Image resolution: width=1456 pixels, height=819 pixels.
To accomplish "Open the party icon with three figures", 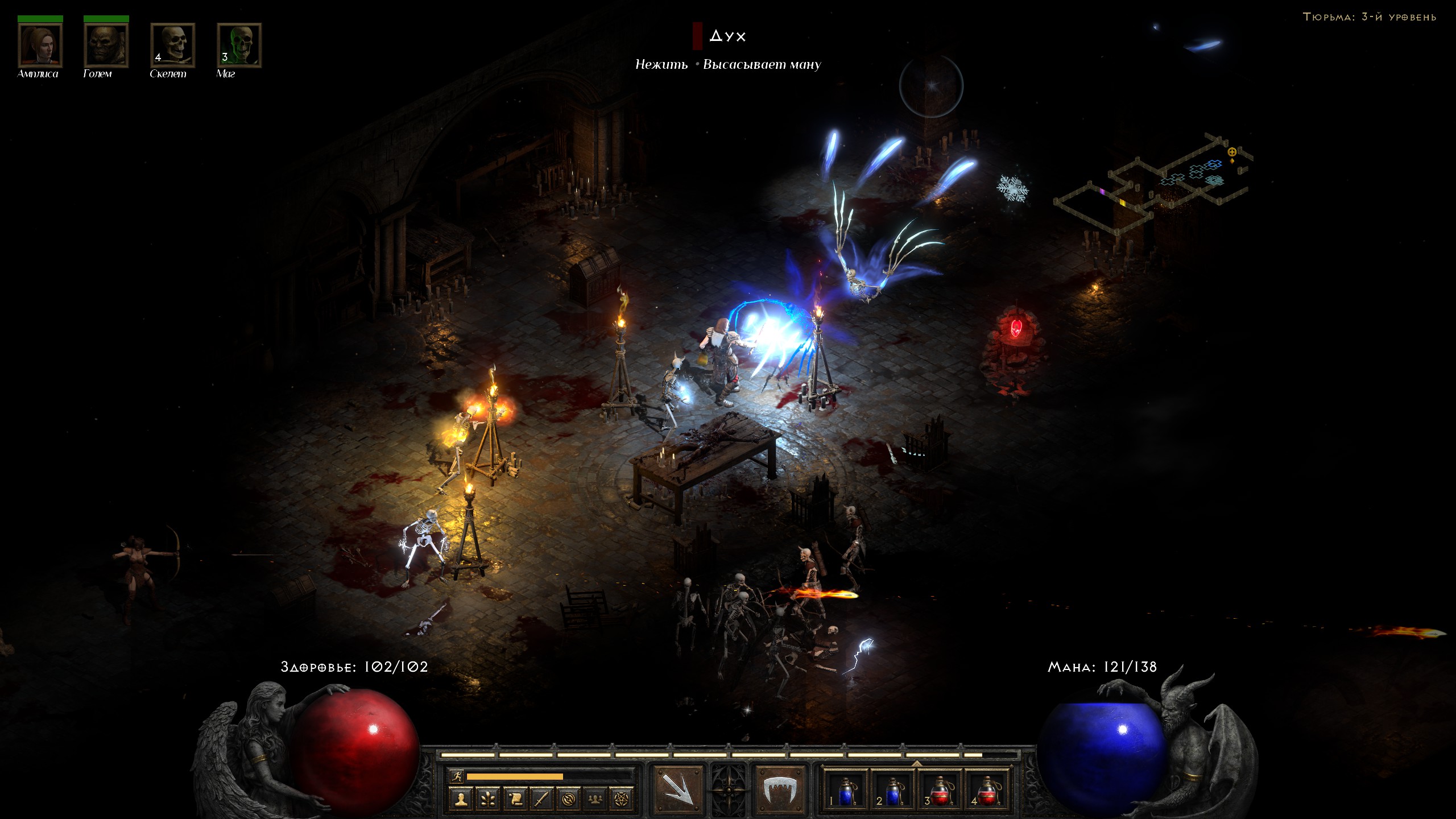I will [x=595, y=799].
